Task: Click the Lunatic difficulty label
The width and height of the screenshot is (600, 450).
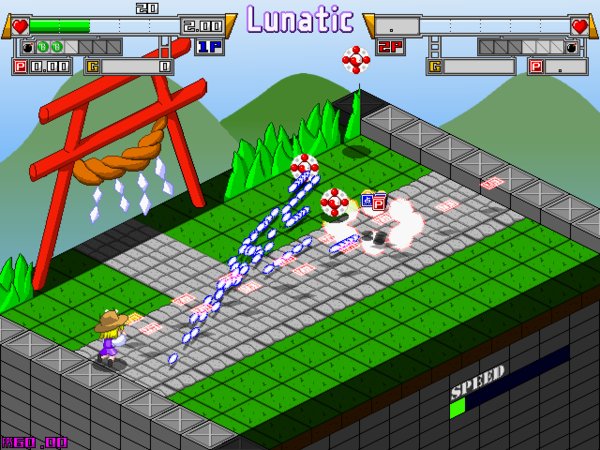Action: 299,19
